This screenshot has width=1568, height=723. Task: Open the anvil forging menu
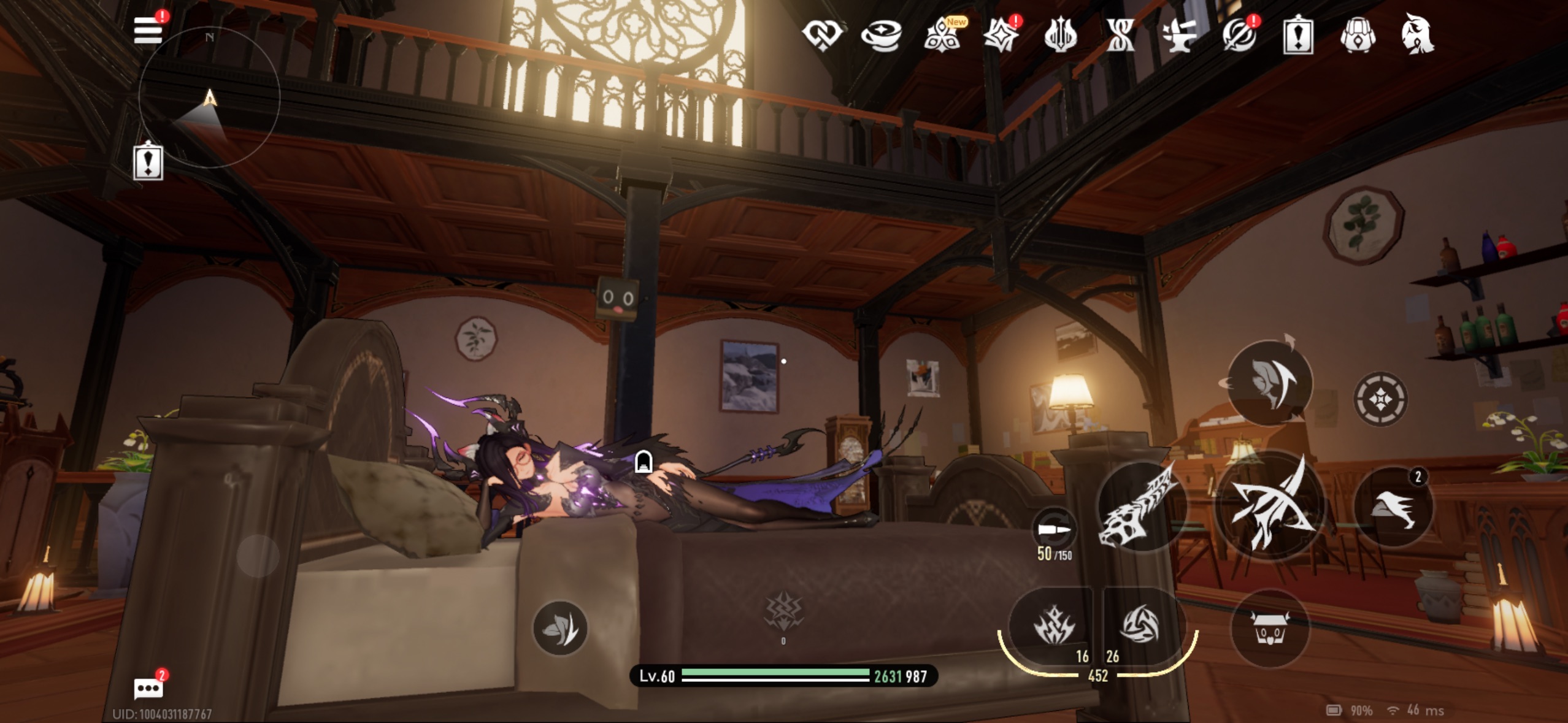pyautogui.click(x=1179, y=35)
